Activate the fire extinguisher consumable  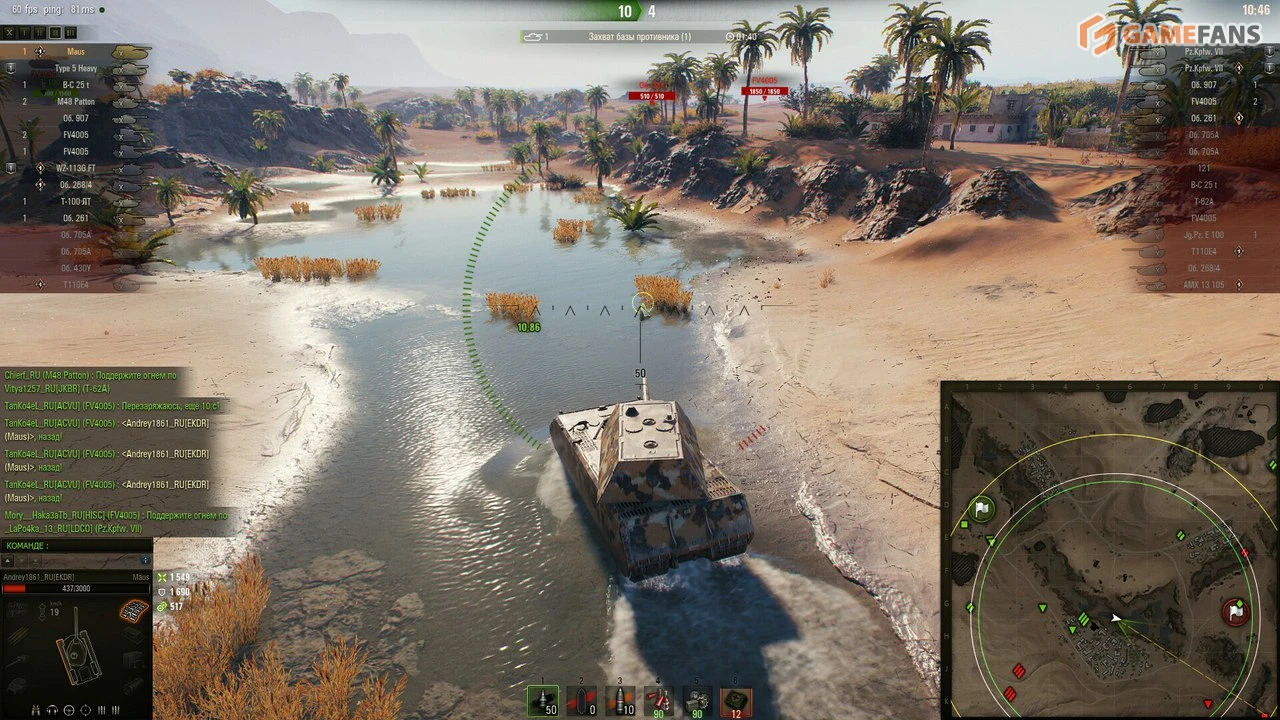pyautogui.click(x=658, y=700)
